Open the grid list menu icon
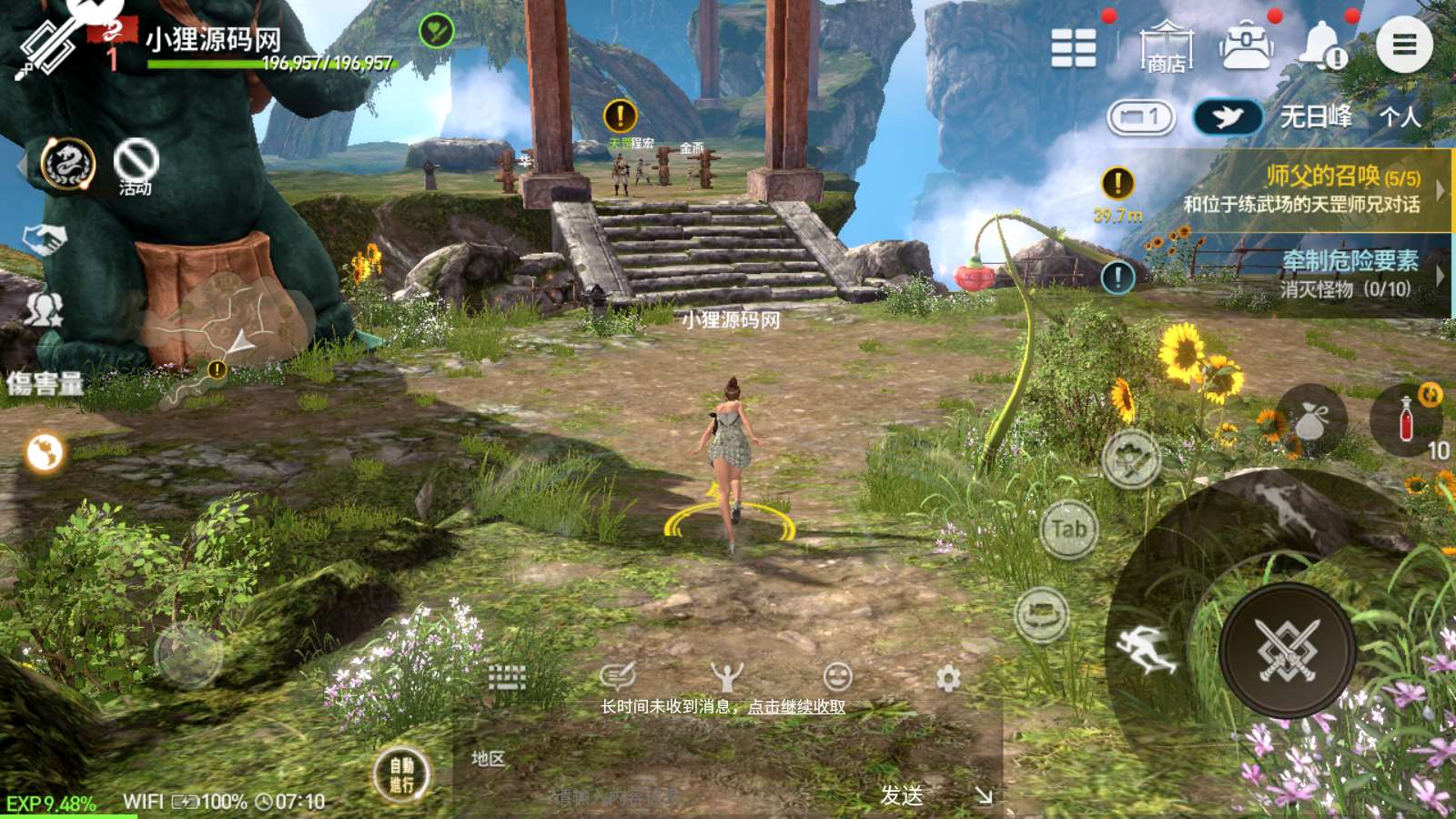Image resolution: width=1456 pixels, height=819 pixels. click(1074, 47)
